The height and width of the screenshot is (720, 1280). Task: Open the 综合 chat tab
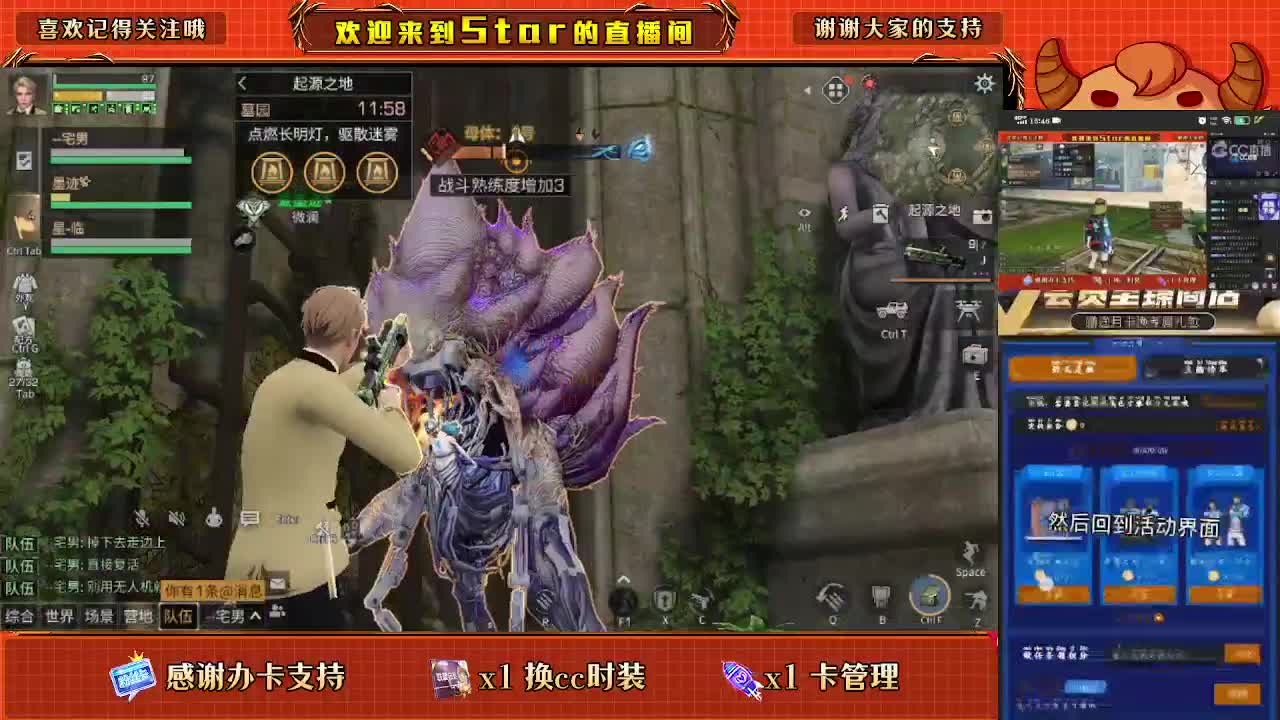point(22,617)
